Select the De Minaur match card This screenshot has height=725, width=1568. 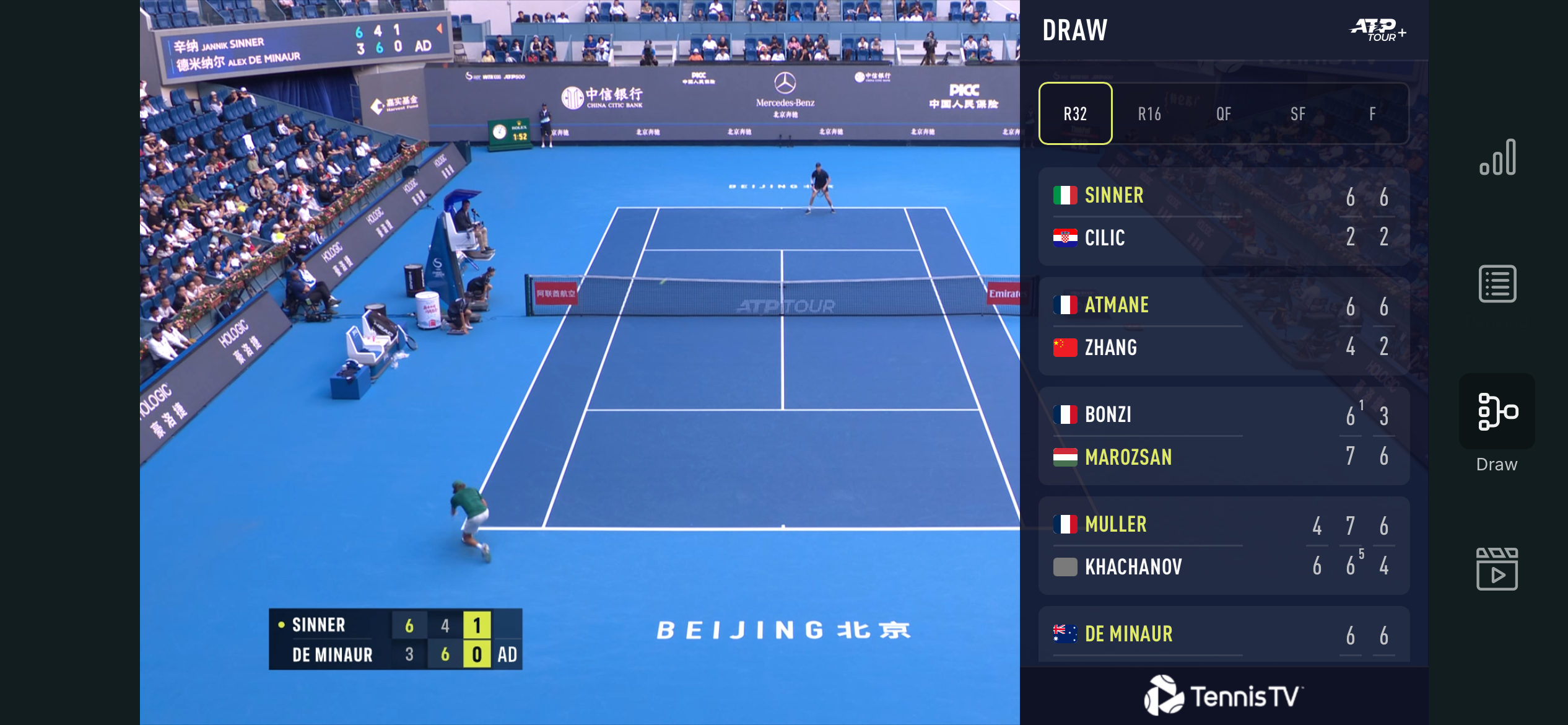pos(1224,635)
